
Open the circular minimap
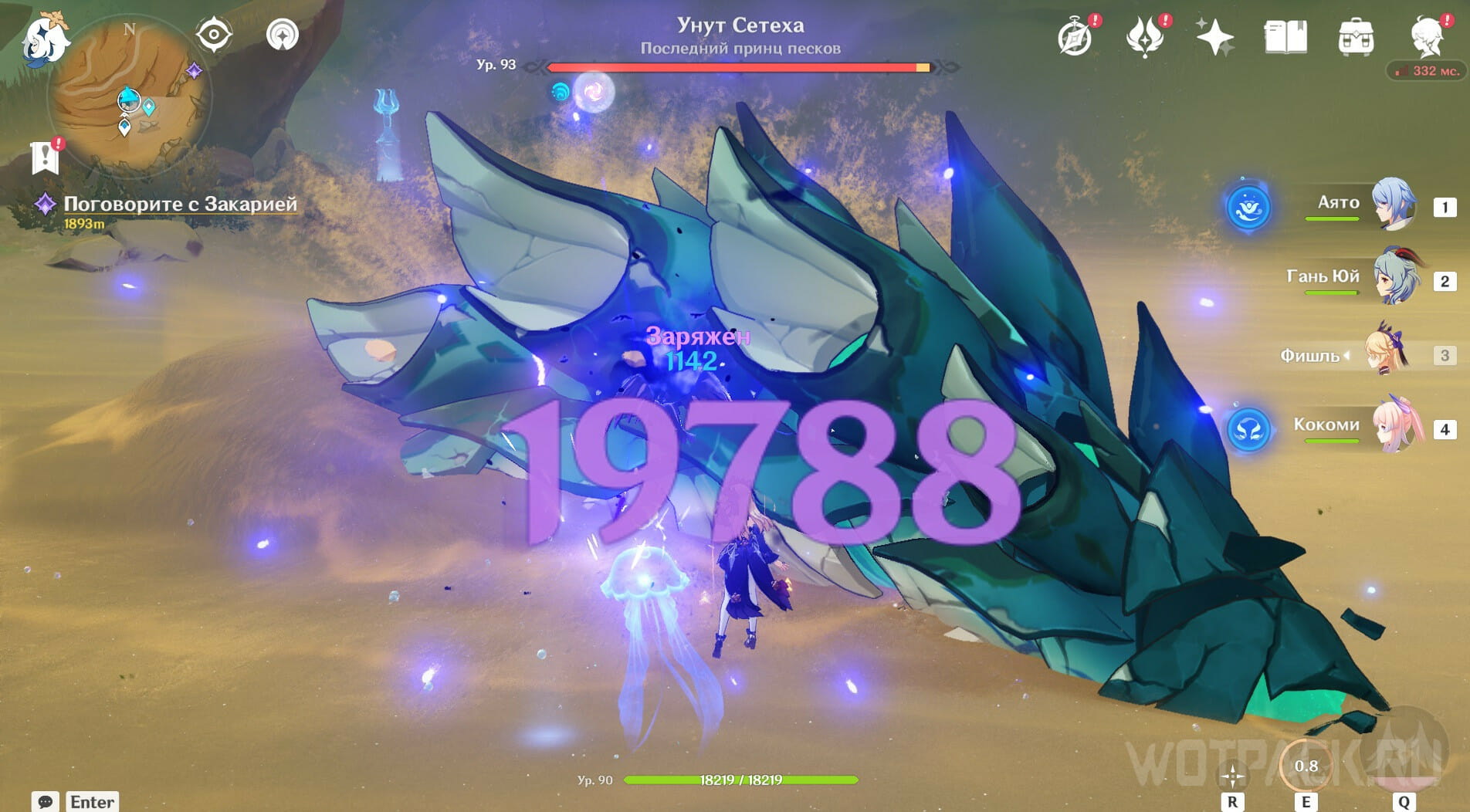[x=129, y=99]
